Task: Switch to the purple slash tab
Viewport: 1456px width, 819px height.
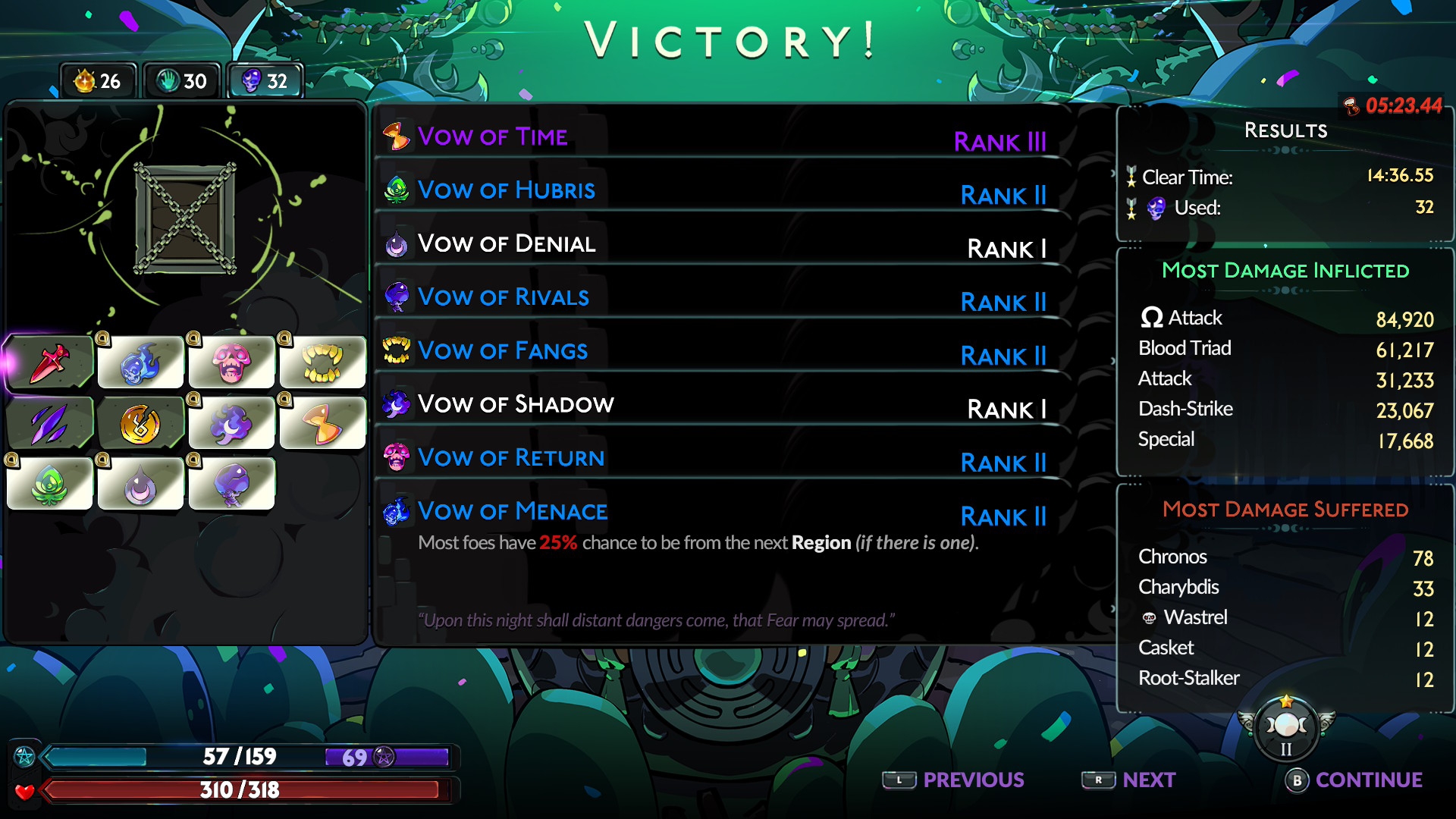Action: (x=50, y=423)
